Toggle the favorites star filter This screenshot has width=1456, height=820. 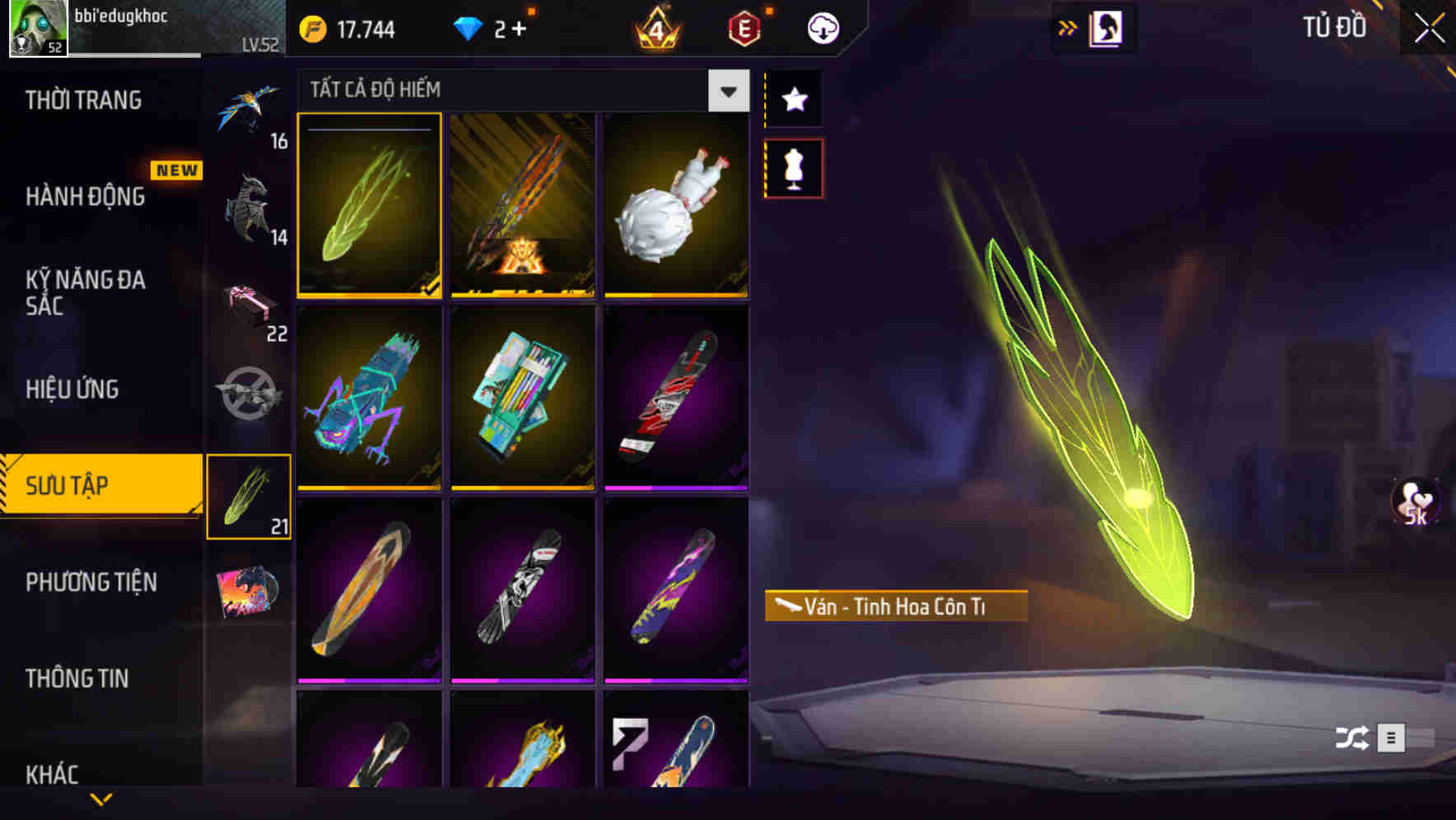click(x=793, y=100)
